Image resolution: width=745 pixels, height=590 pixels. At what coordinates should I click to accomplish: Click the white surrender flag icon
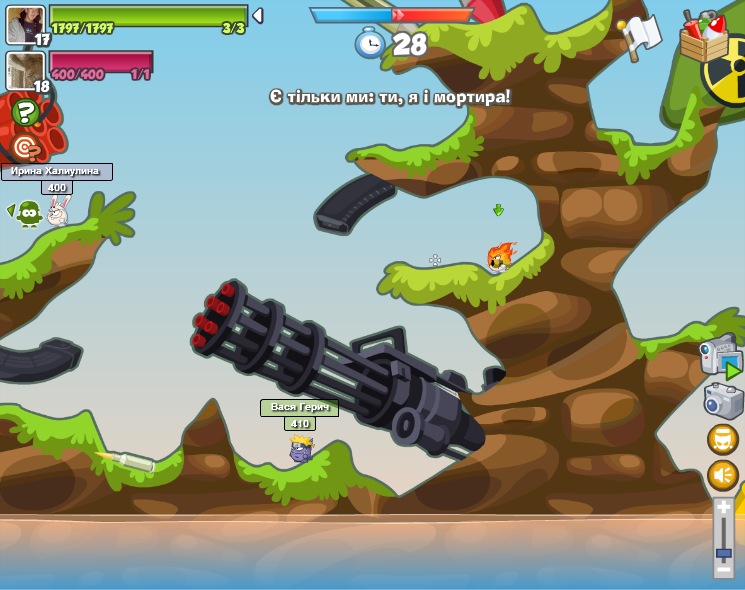[x=639, y=36]
